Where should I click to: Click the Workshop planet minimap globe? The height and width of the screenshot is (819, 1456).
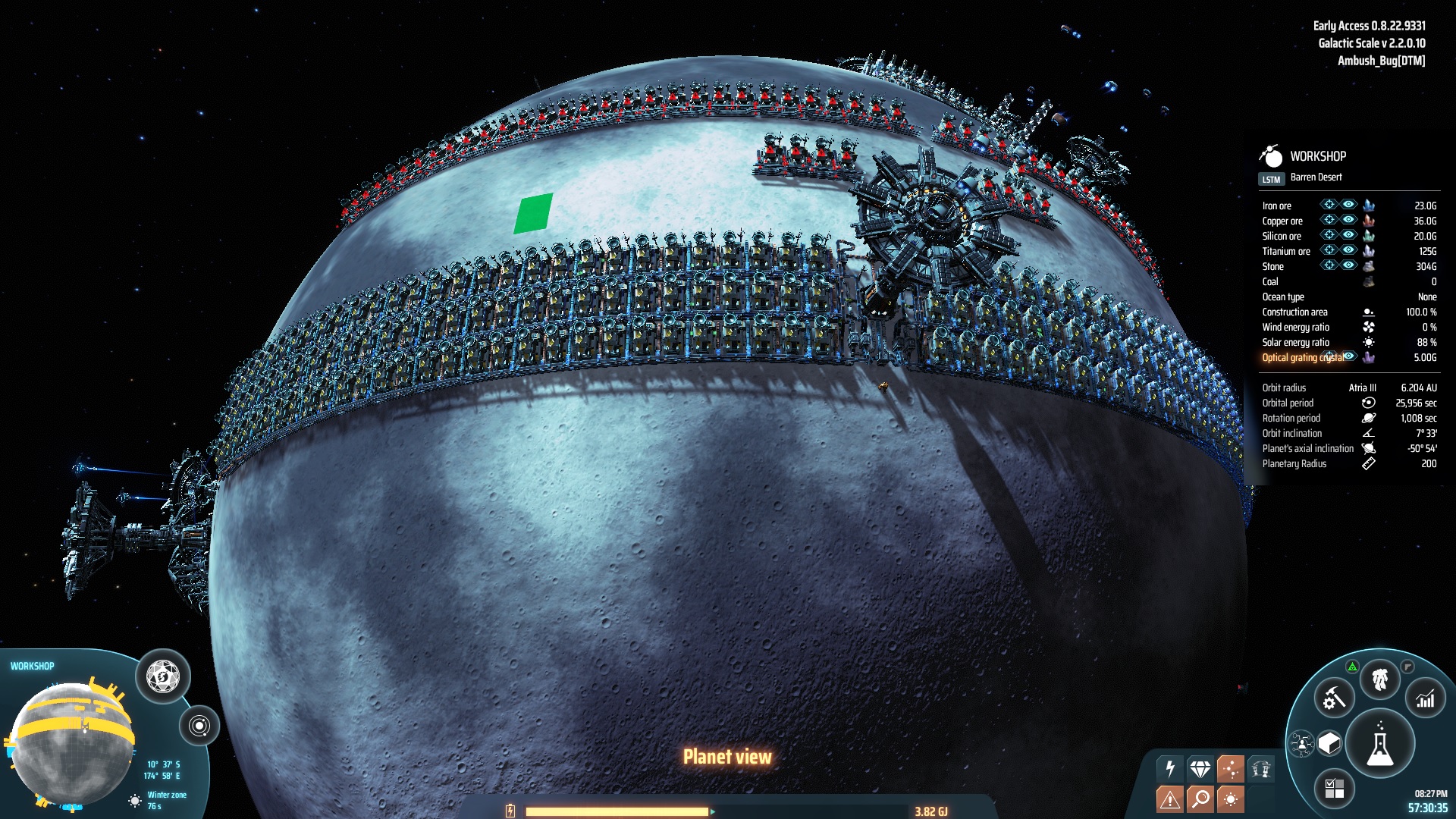click(x=72, y=743)
